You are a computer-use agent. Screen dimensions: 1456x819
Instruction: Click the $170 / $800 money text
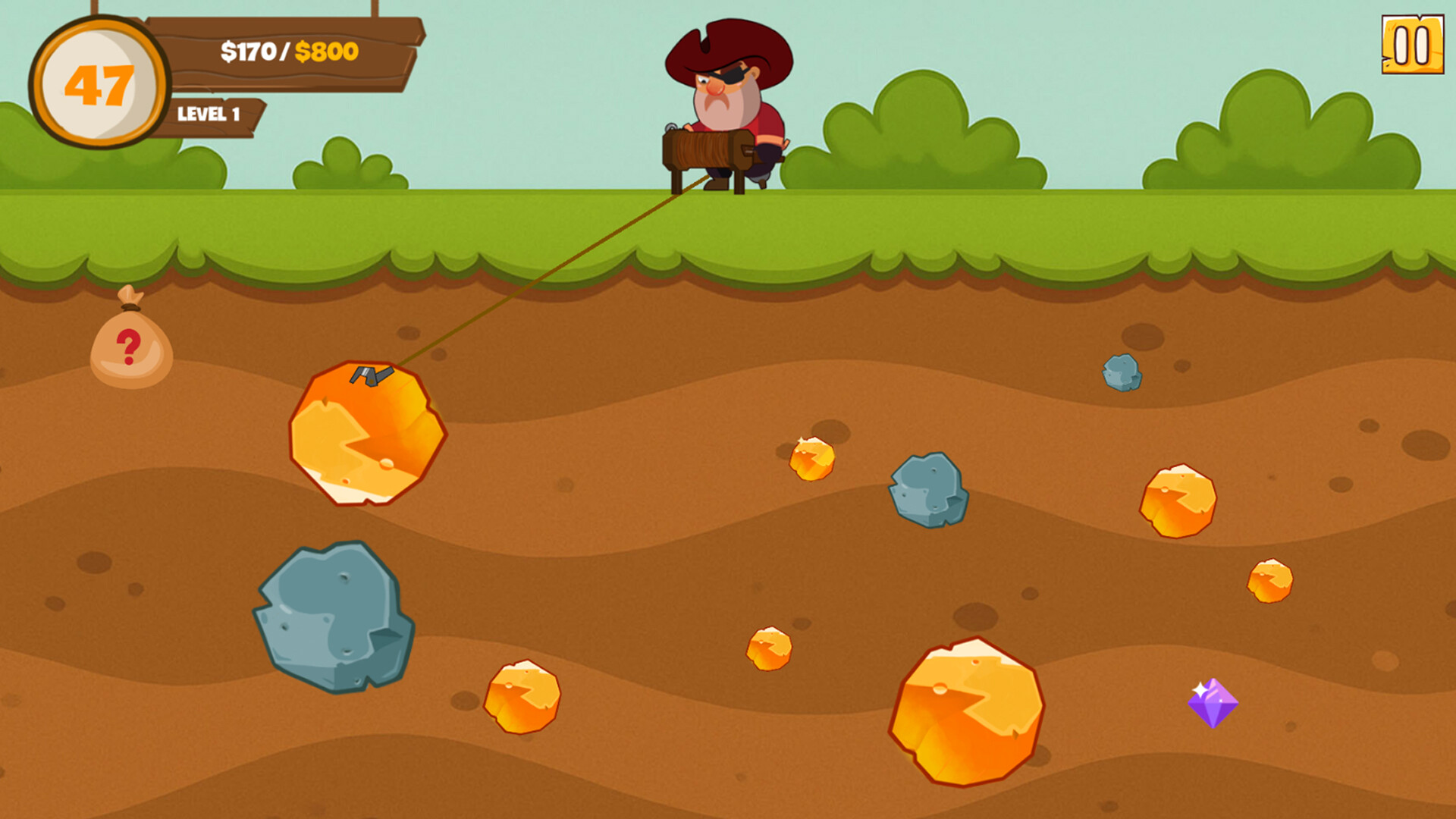tap(290, 52)
